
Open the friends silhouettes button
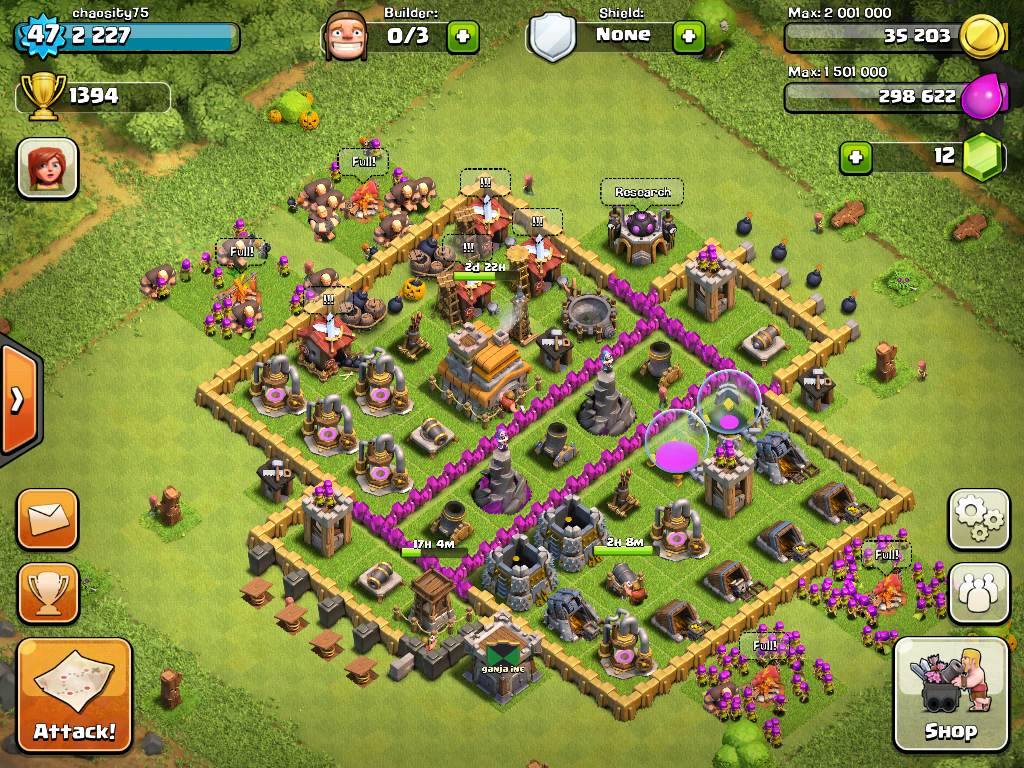pyautogui.click(x=979, y=593)
